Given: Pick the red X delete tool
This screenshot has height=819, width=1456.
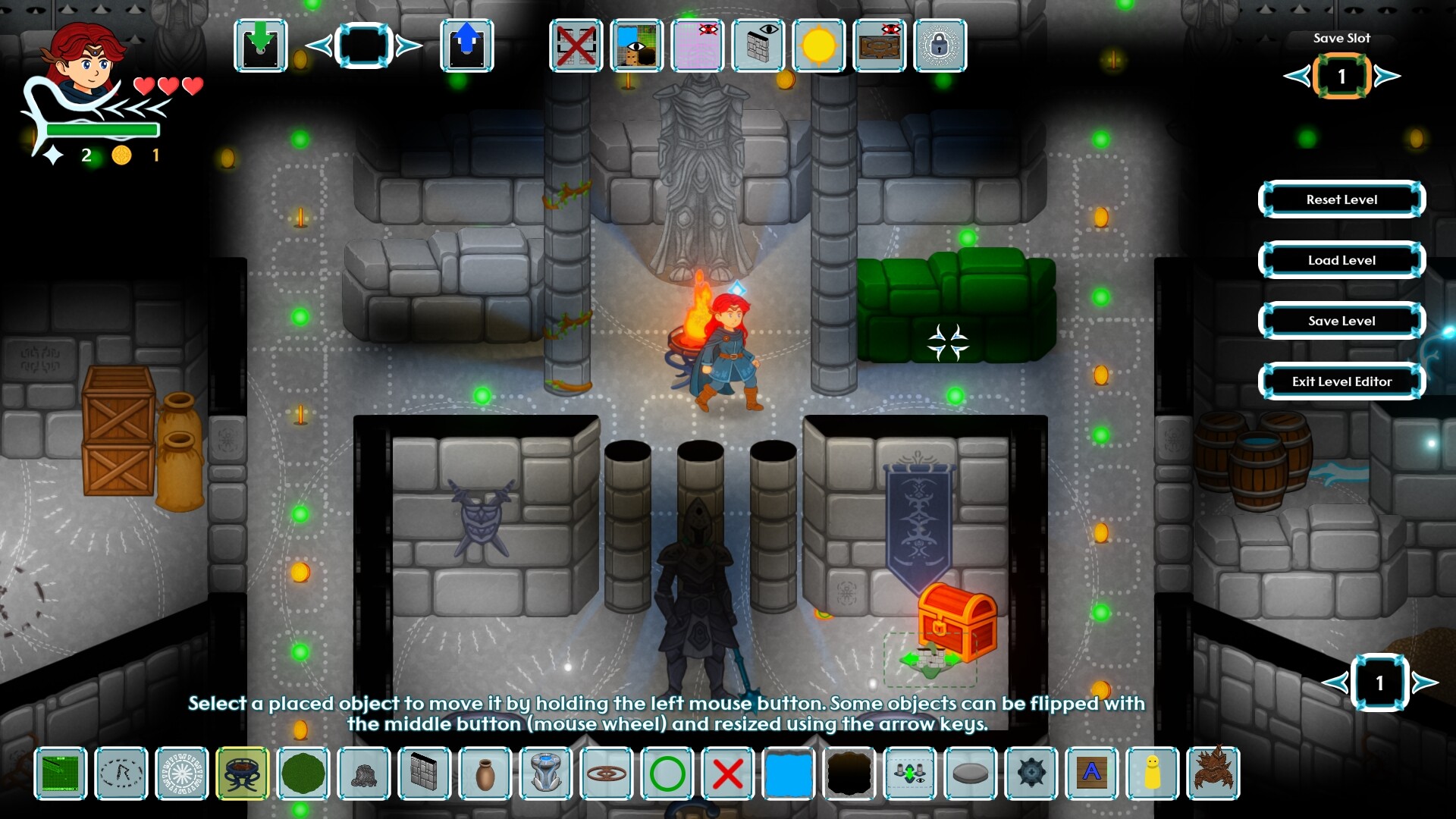Looking at the screenshot, I should click(x=728, y=773).
